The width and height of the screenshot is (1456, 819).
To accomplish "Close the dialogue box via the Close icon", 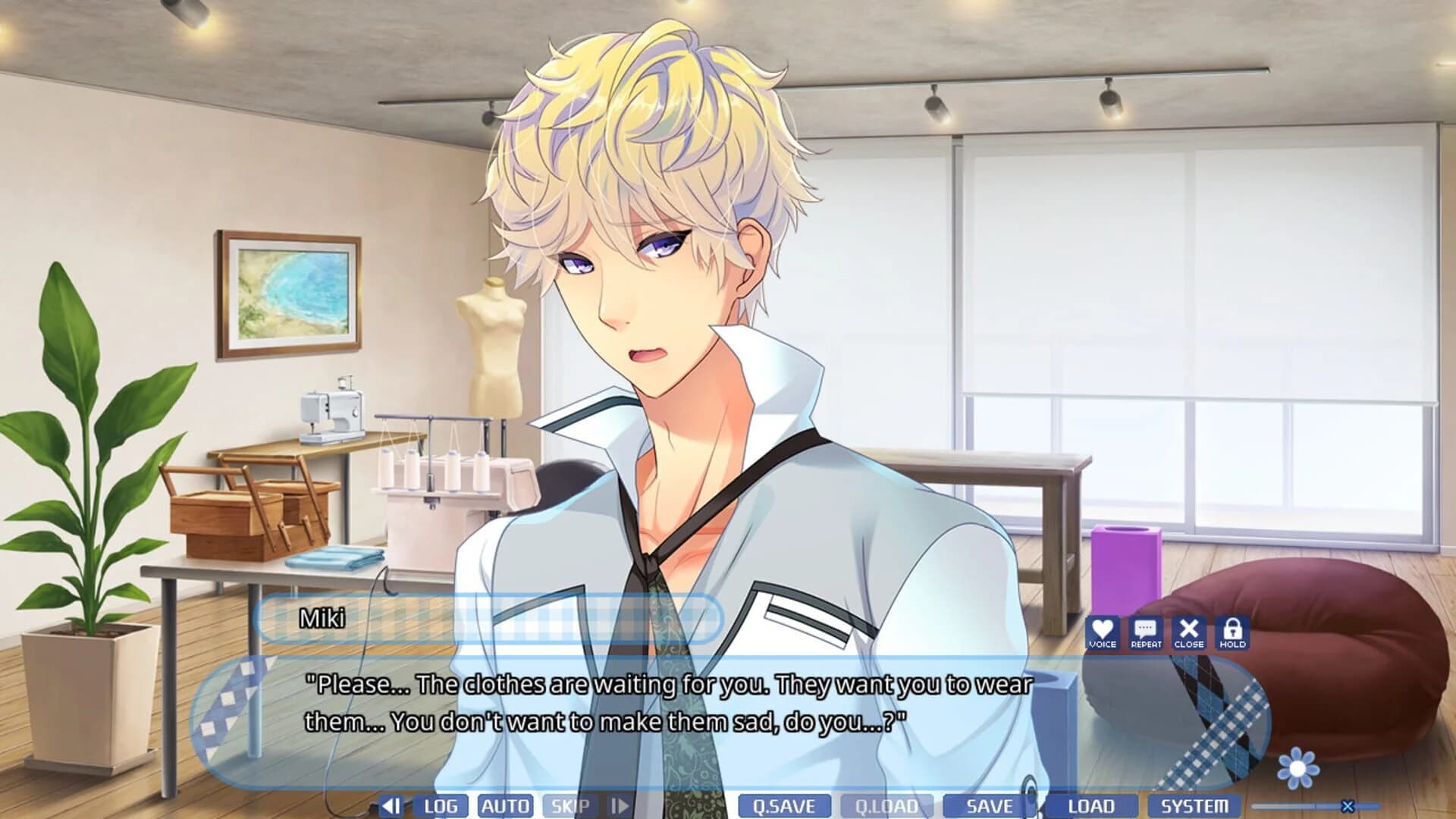I will point(1190,632).
